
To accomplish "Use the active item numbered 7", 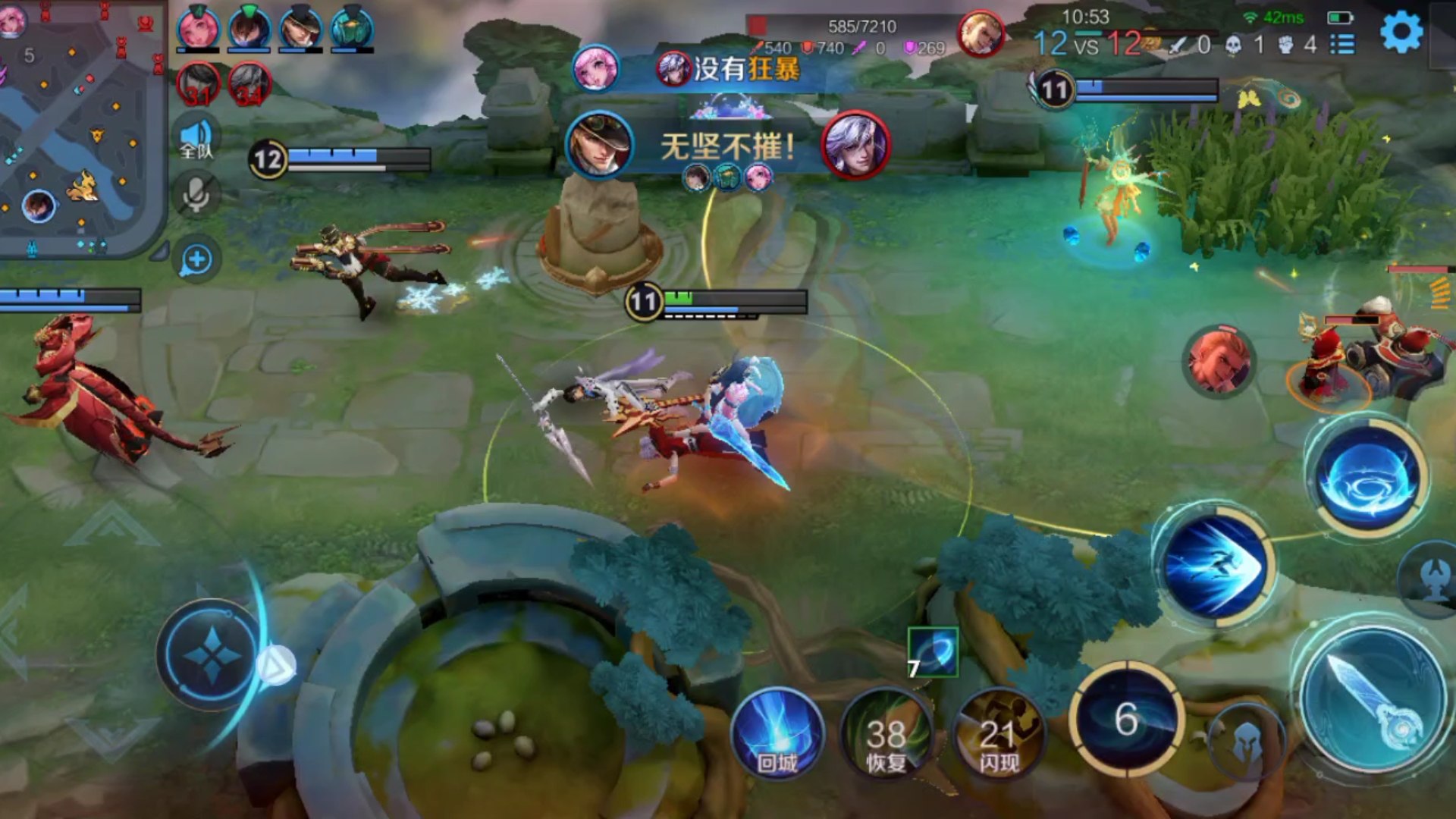I will [x=932, y=652].
